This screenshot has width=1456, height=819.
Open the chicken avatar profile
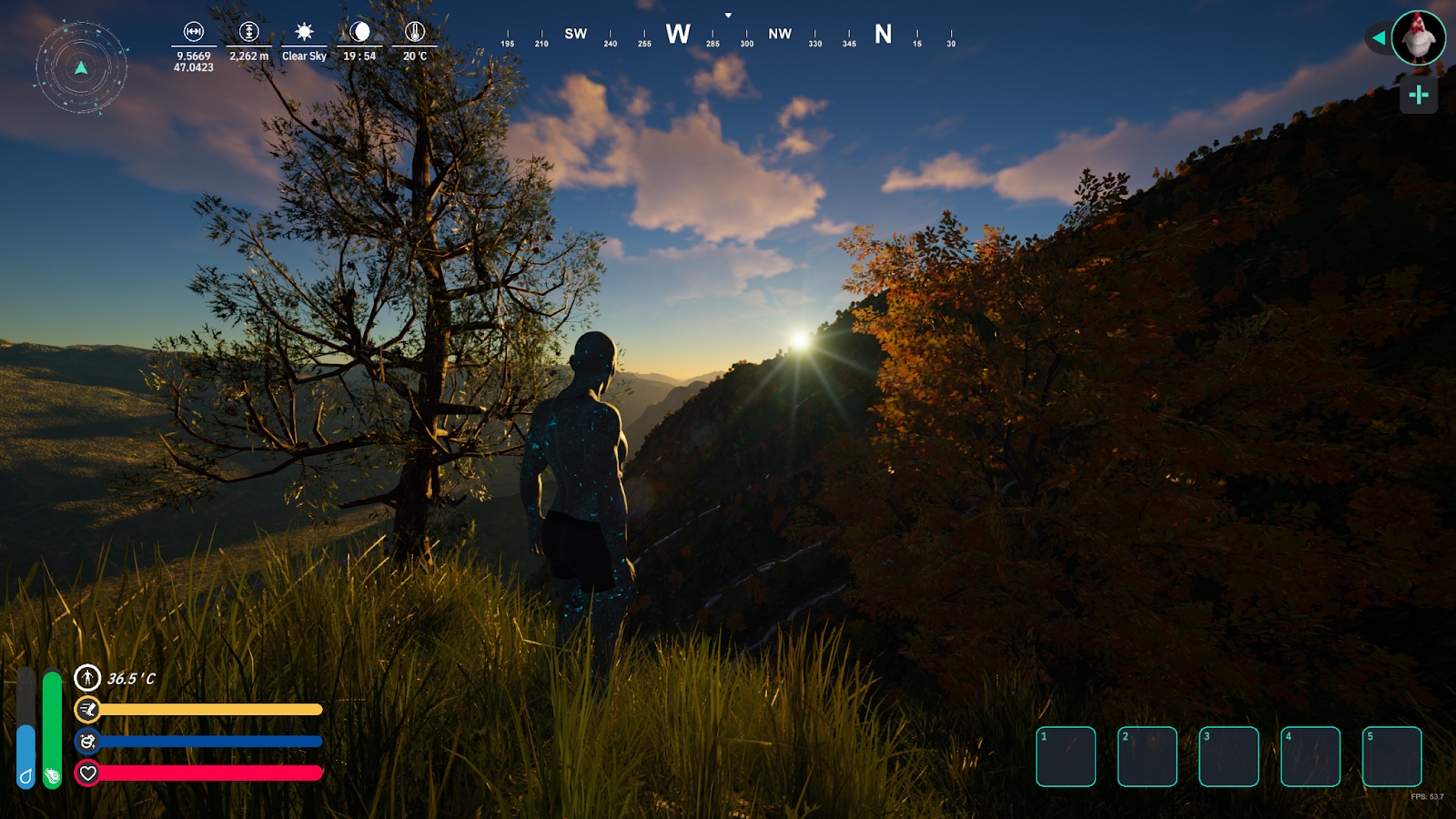(x=1418, y=37)
